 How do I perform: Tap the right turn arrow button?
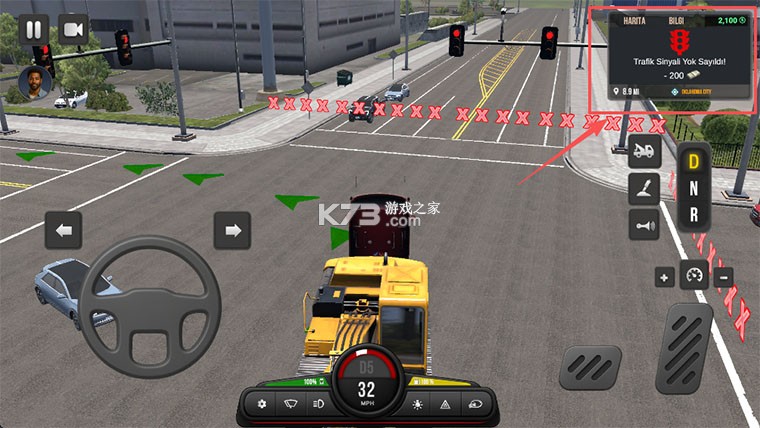[x=232, y=231]
